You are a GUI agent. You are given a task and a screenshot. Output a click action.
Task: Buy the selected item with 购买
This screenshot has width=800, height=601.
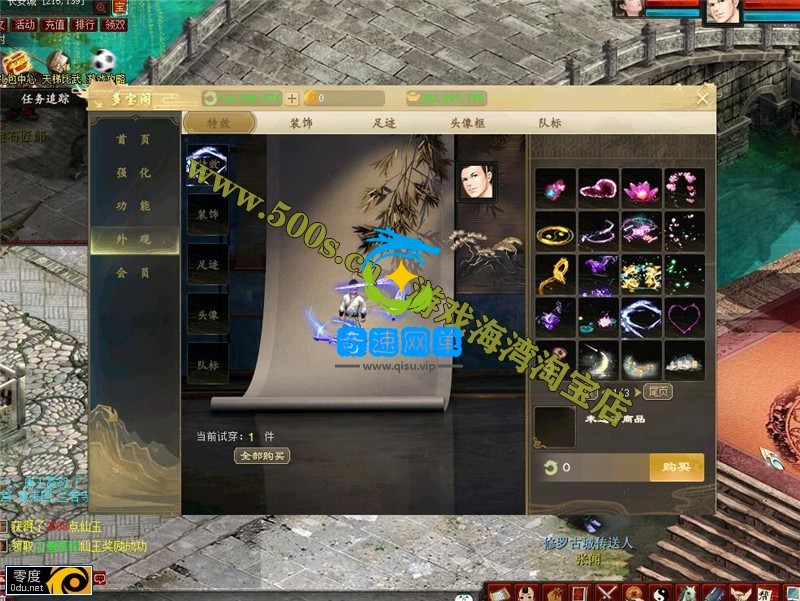tap(676, 467)
